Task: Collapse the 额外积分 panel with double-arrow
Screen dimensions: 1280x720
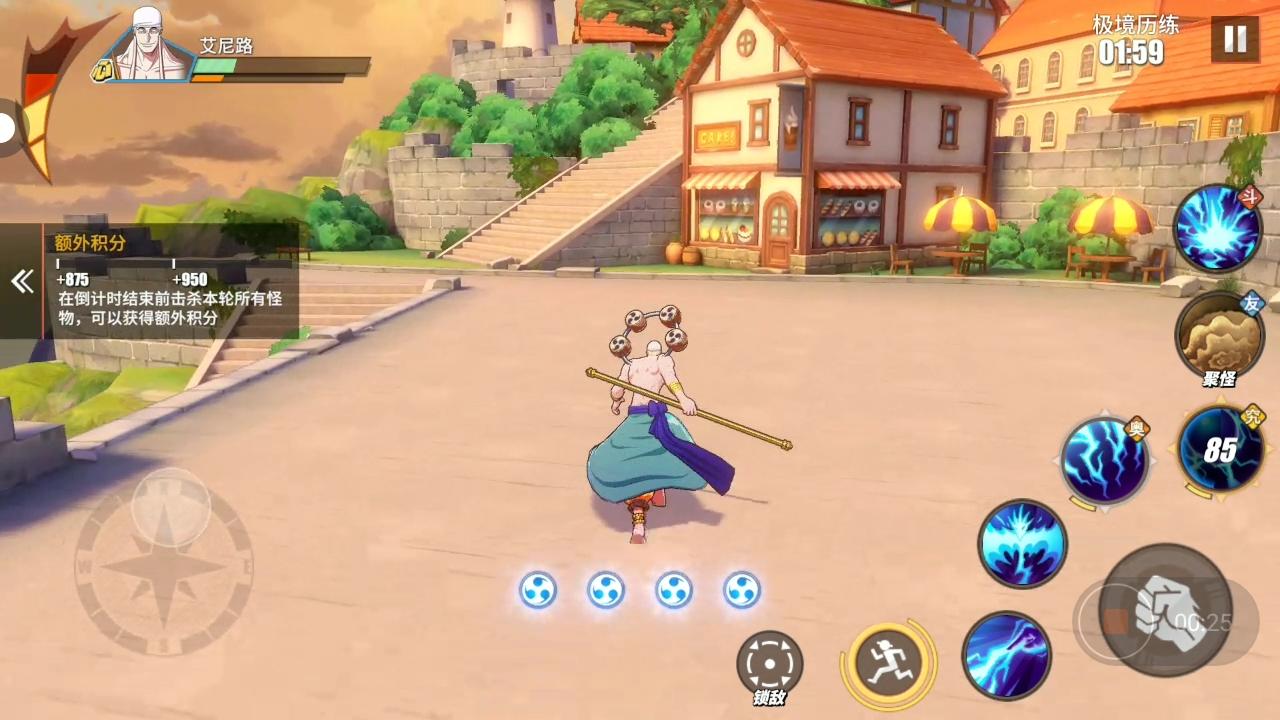Action: pos(22,281)
